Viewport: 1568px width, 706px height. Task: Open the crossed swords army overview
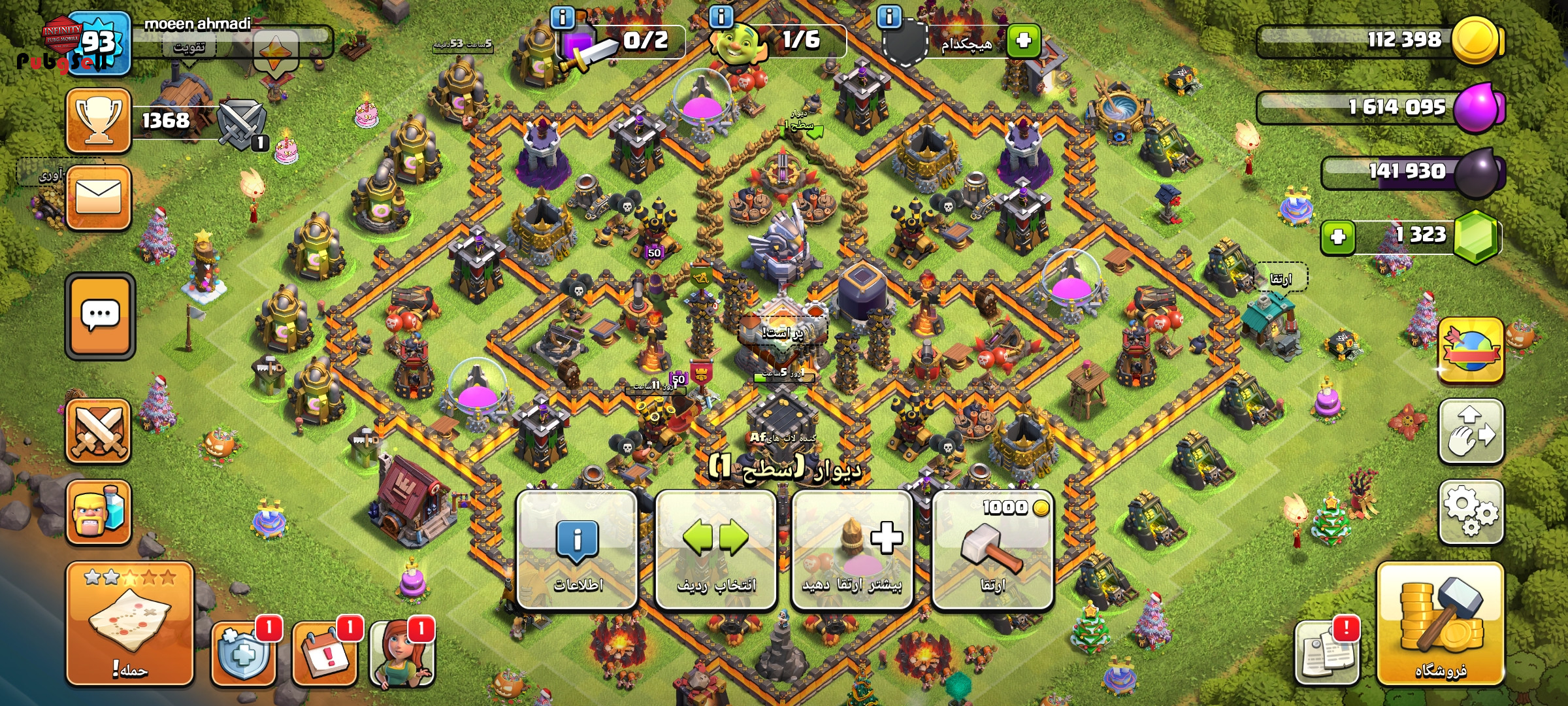99,431
